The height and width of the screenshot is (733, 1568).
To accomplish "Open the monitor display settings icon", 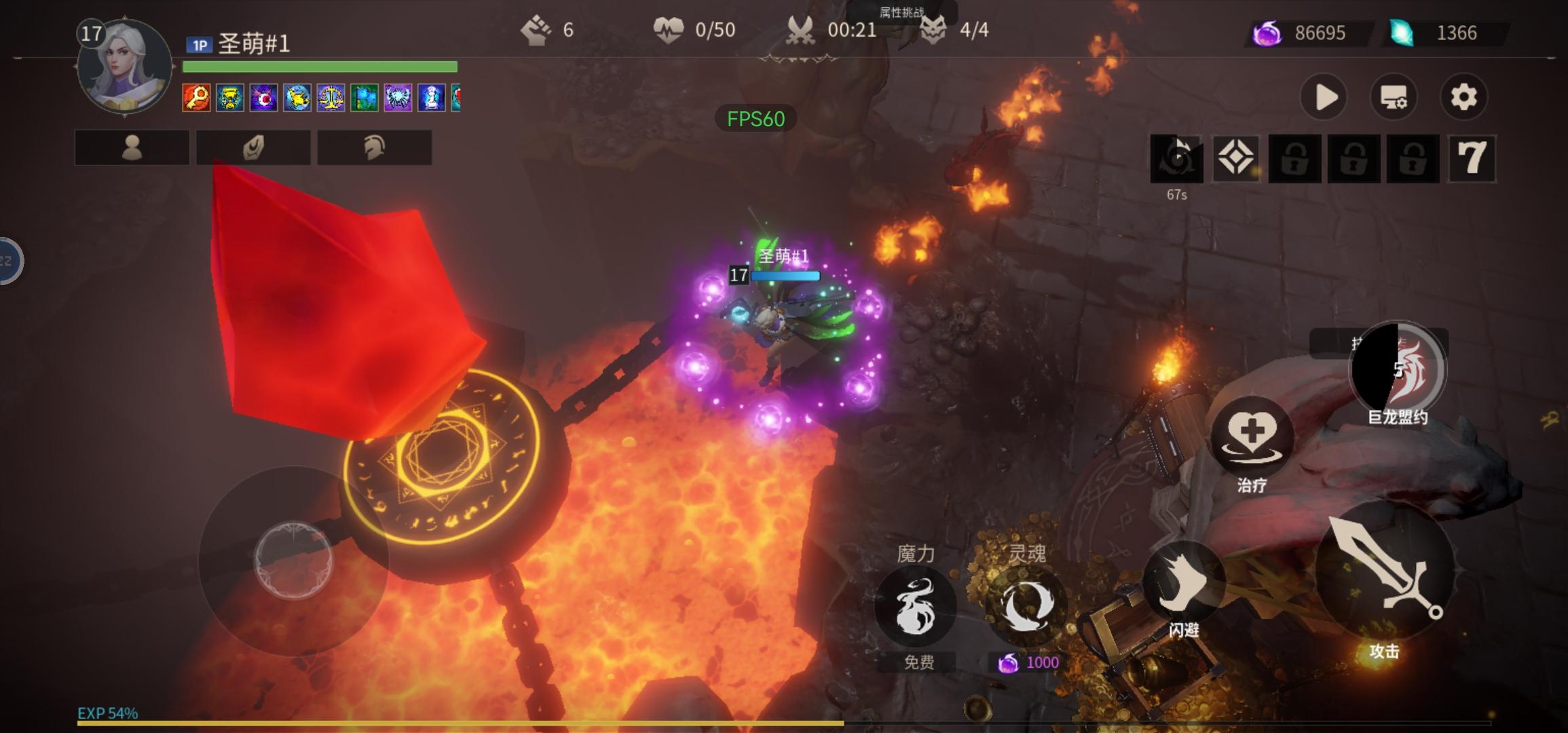I will [x=1394, y=98].
